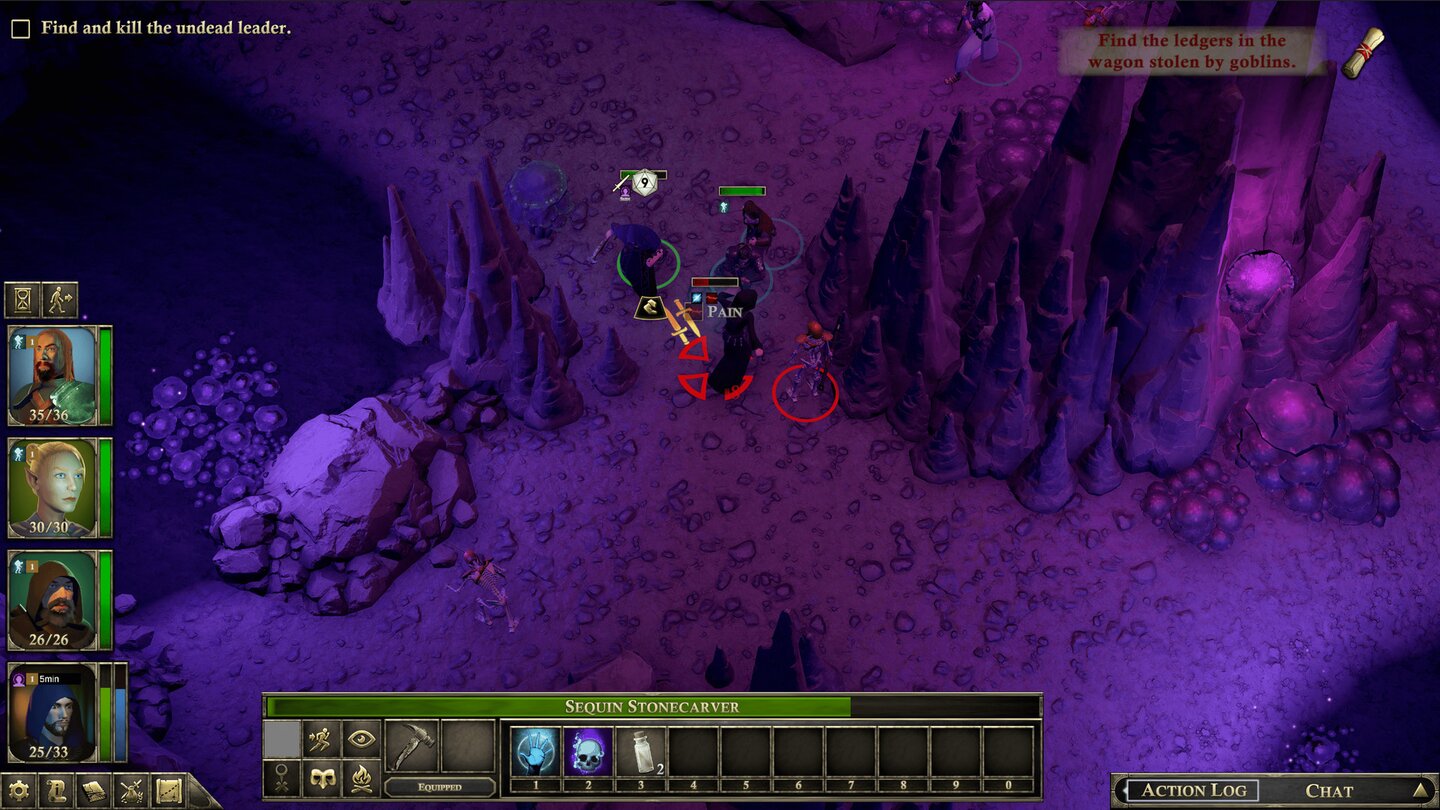Select the running figure sprint icon

point(320,738)
